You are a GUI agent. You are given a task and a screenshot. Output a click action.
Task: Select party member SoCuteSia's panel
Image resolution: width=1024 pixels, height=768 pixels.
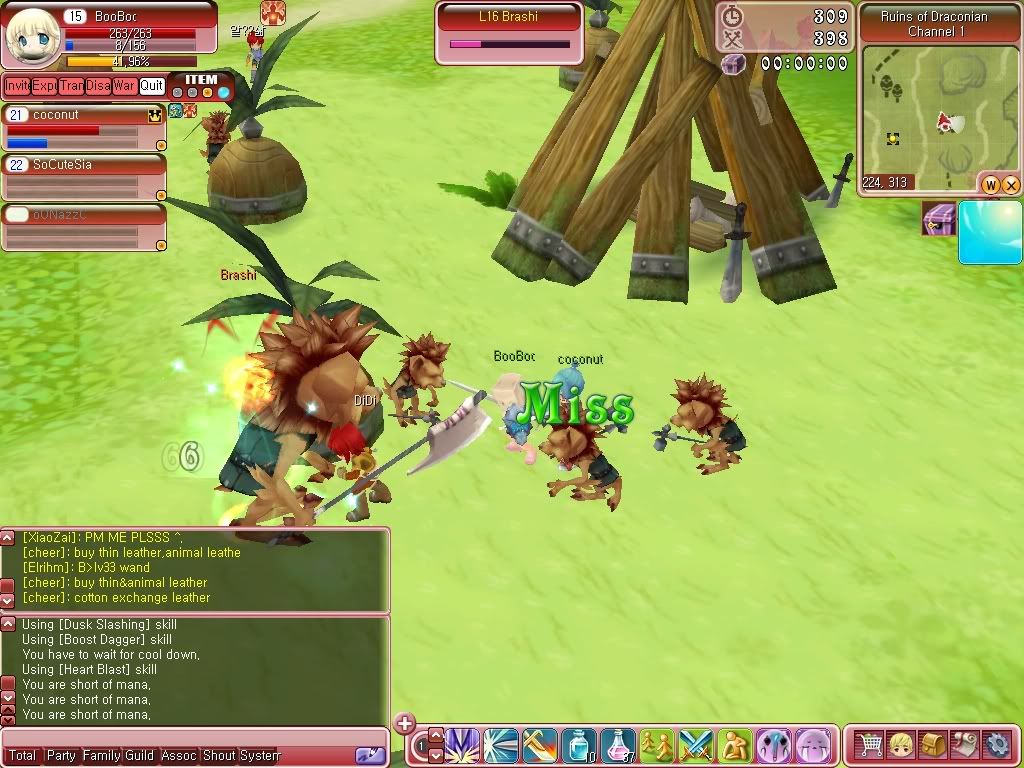(x=83, y=177)
